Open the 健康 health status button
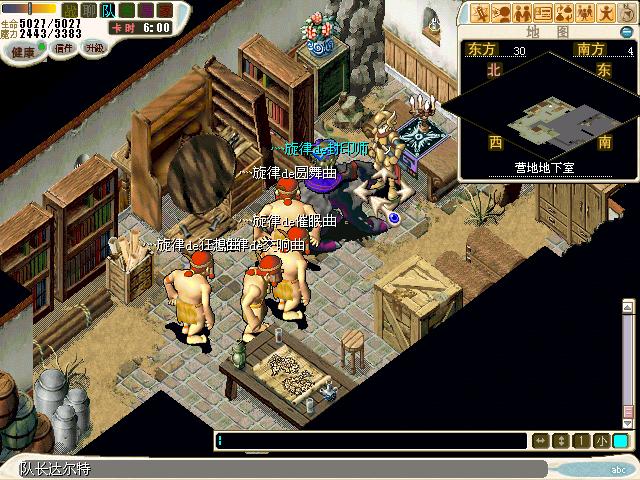This screenshot has height=480, width=640. click(23, 48)
